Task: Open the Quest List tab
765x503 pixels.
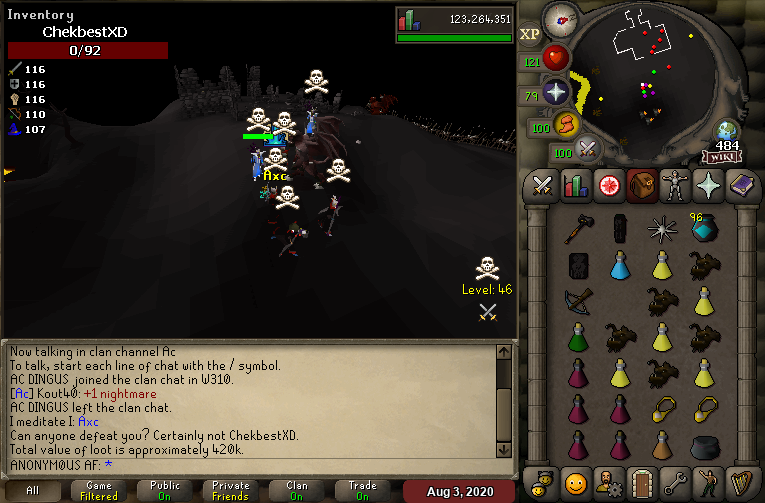Action: point(609,186)
